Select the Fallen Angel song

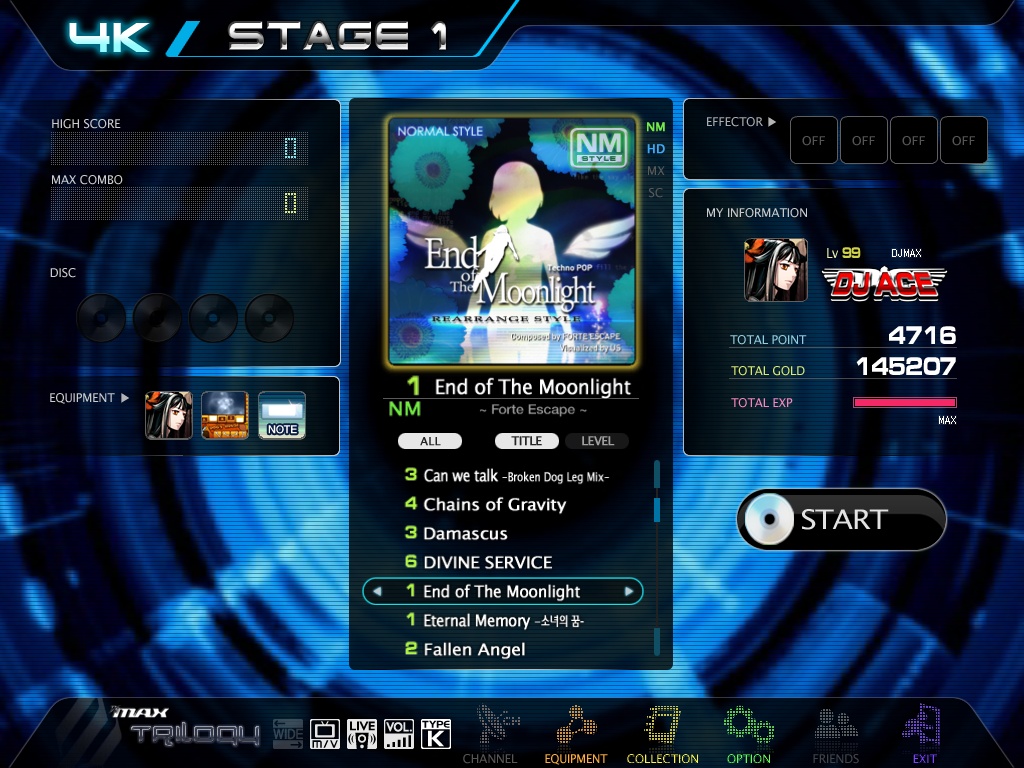click(x=474, y=650)
